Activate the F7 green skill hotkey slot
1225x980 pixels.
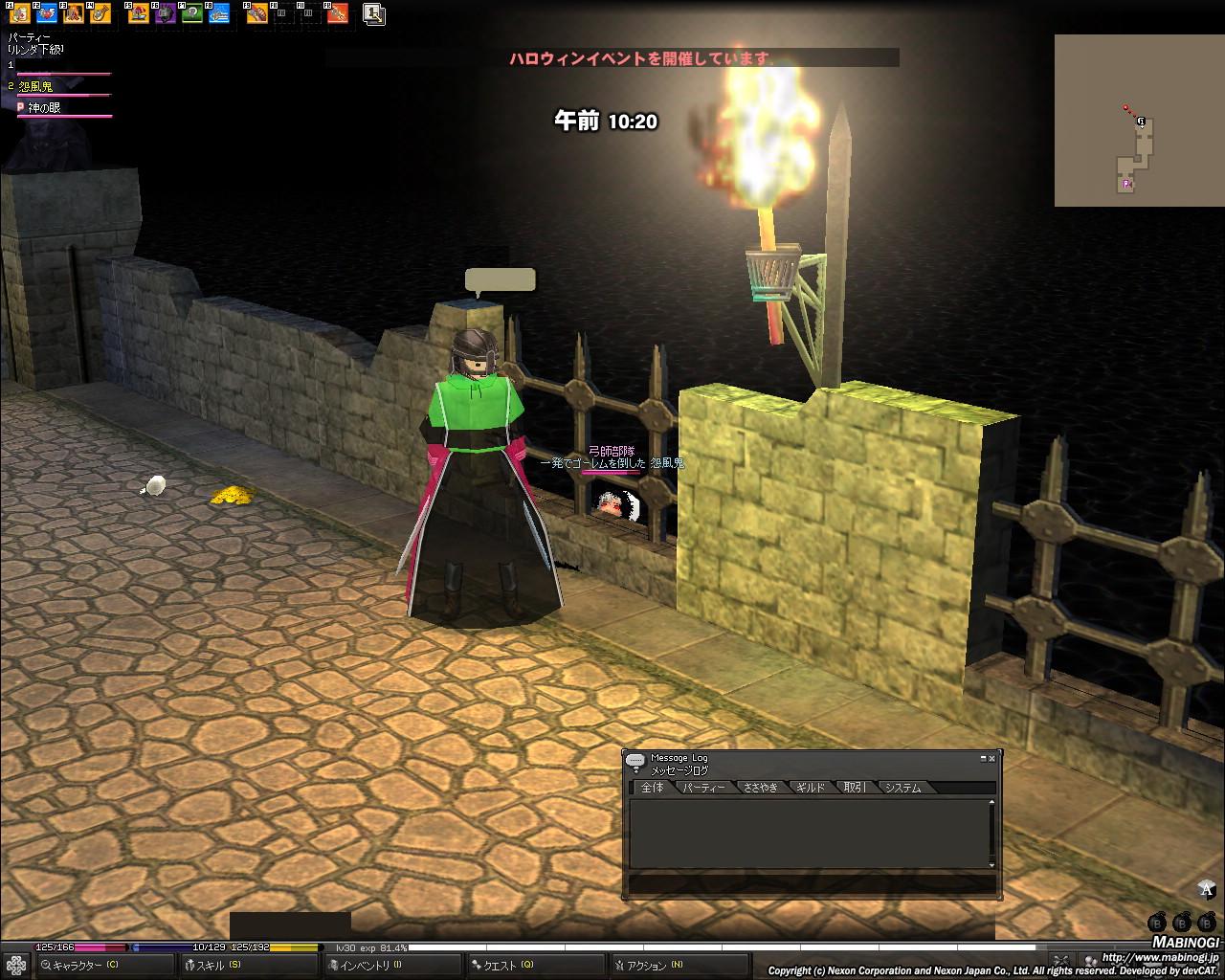[x=192, y=13]
